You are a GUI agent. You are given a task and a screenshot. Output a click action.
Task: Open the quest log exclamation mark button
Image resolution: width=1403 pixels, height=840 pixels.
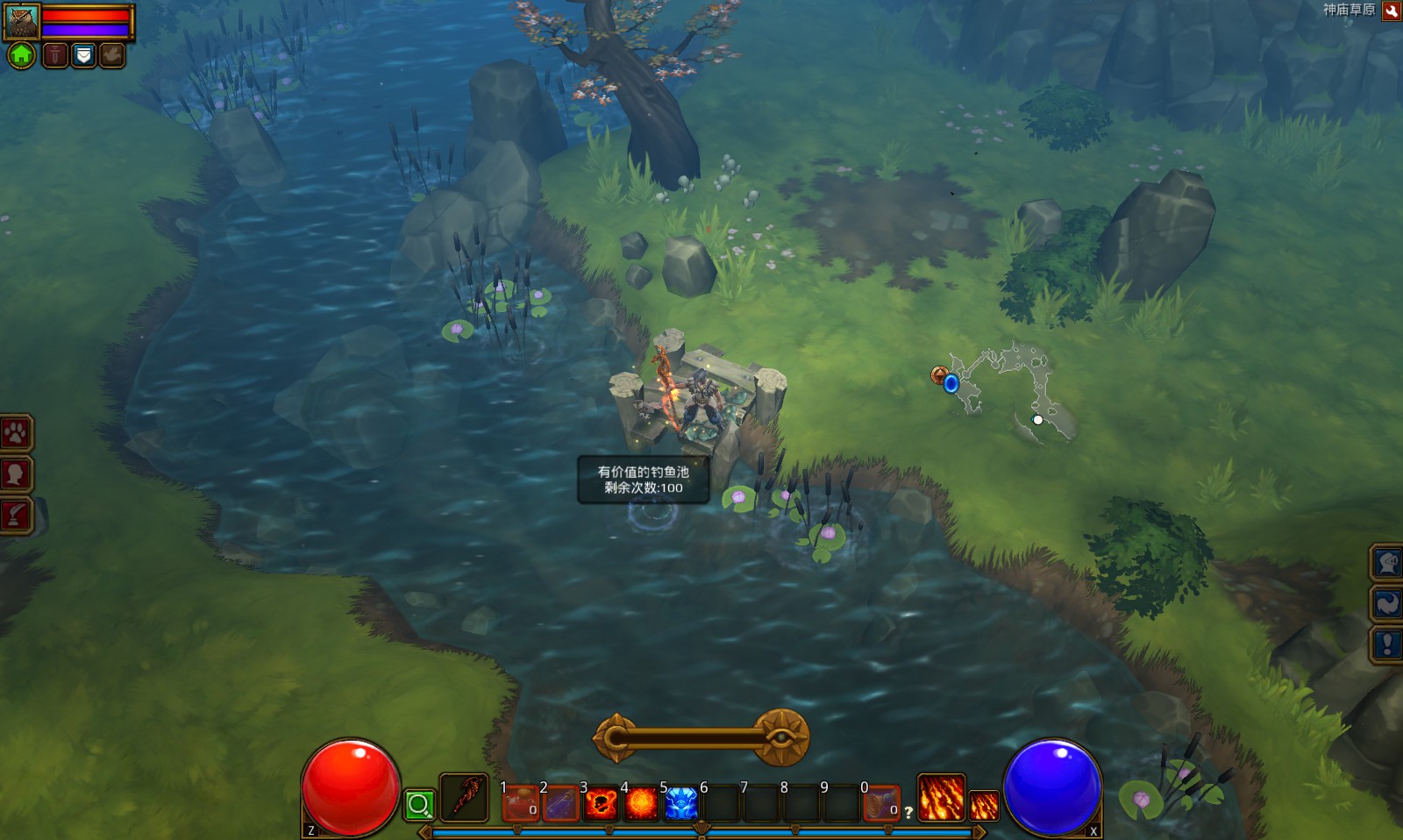pos(1387,644)
